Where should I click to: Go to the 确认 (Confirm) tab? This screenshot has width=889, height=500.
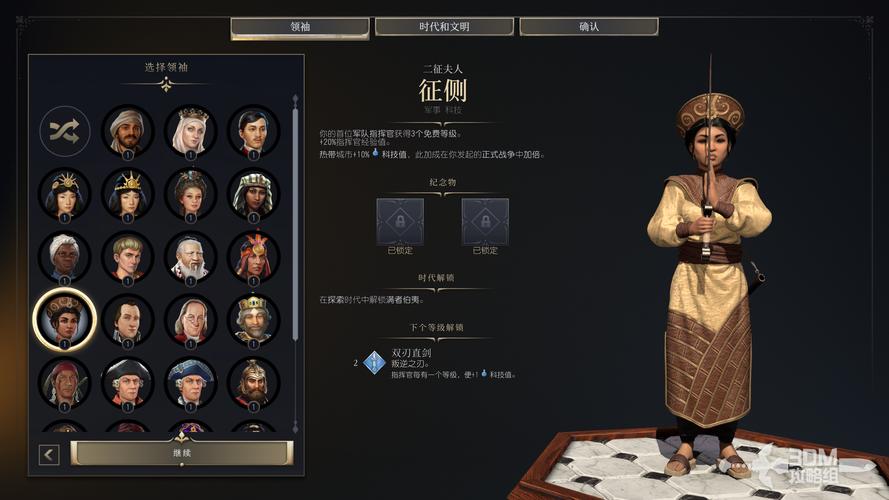pyautogui.click(x=589, y=27)
